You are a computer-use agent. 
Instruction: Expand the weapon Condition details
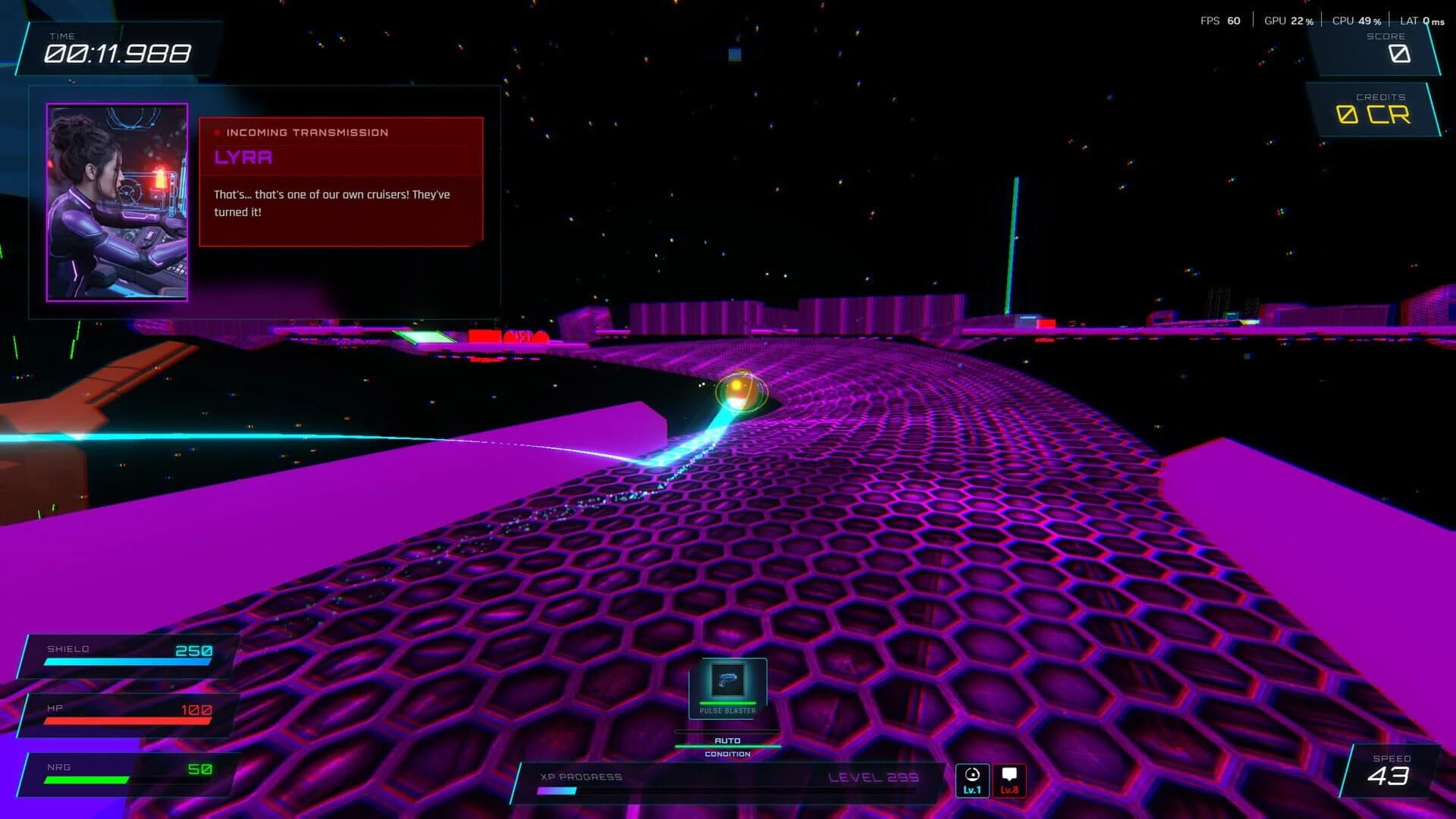tap(726, 754)
